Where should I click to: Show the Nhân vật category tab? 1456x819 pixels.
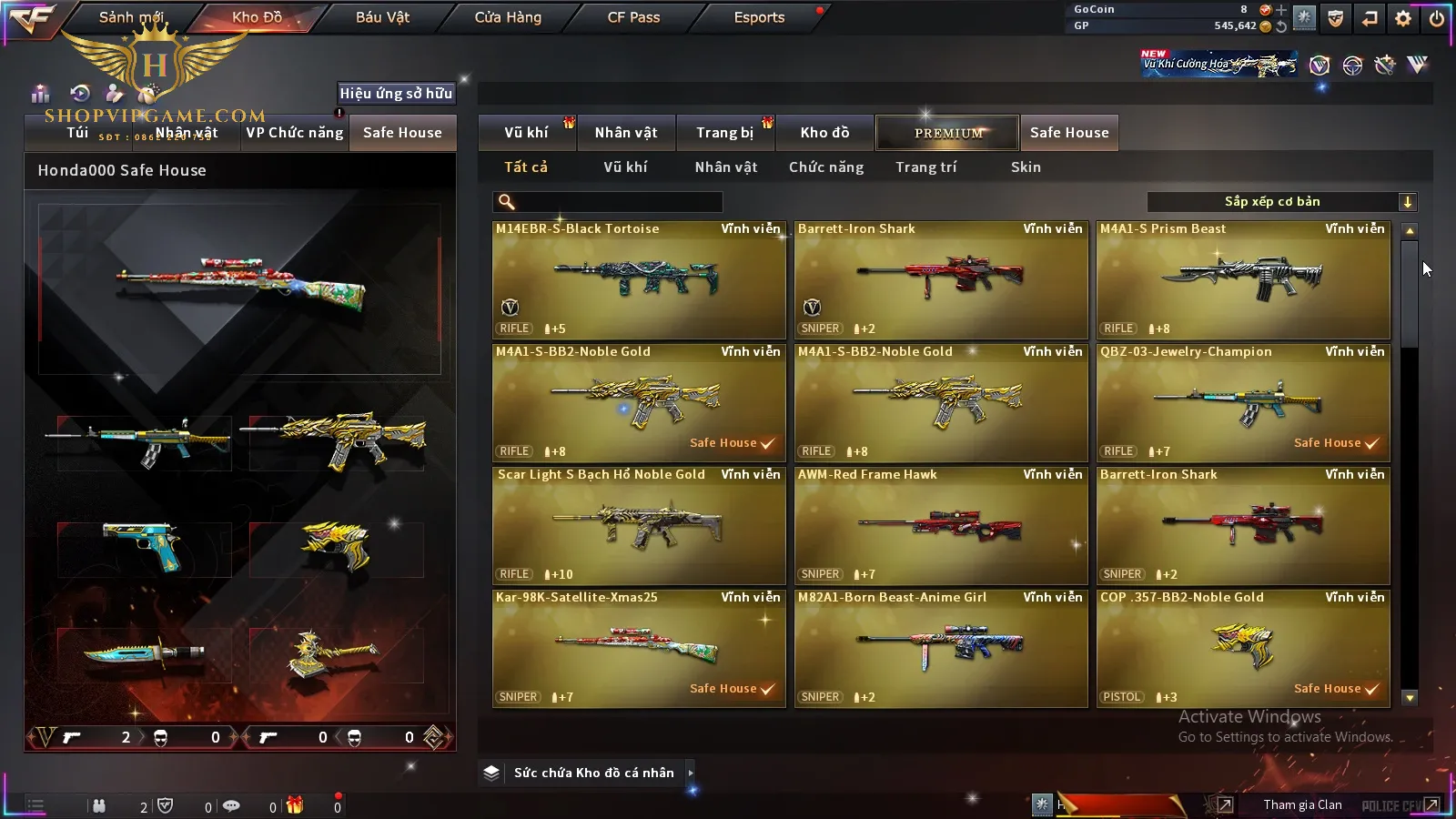click(725, 167)
